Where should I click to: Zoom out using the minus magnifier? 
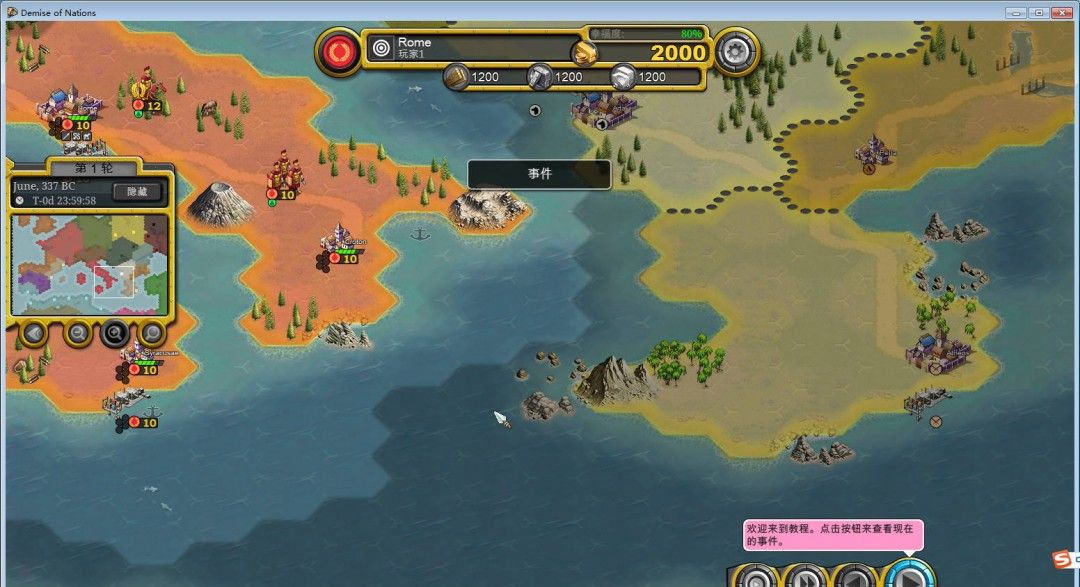[77, 332]
